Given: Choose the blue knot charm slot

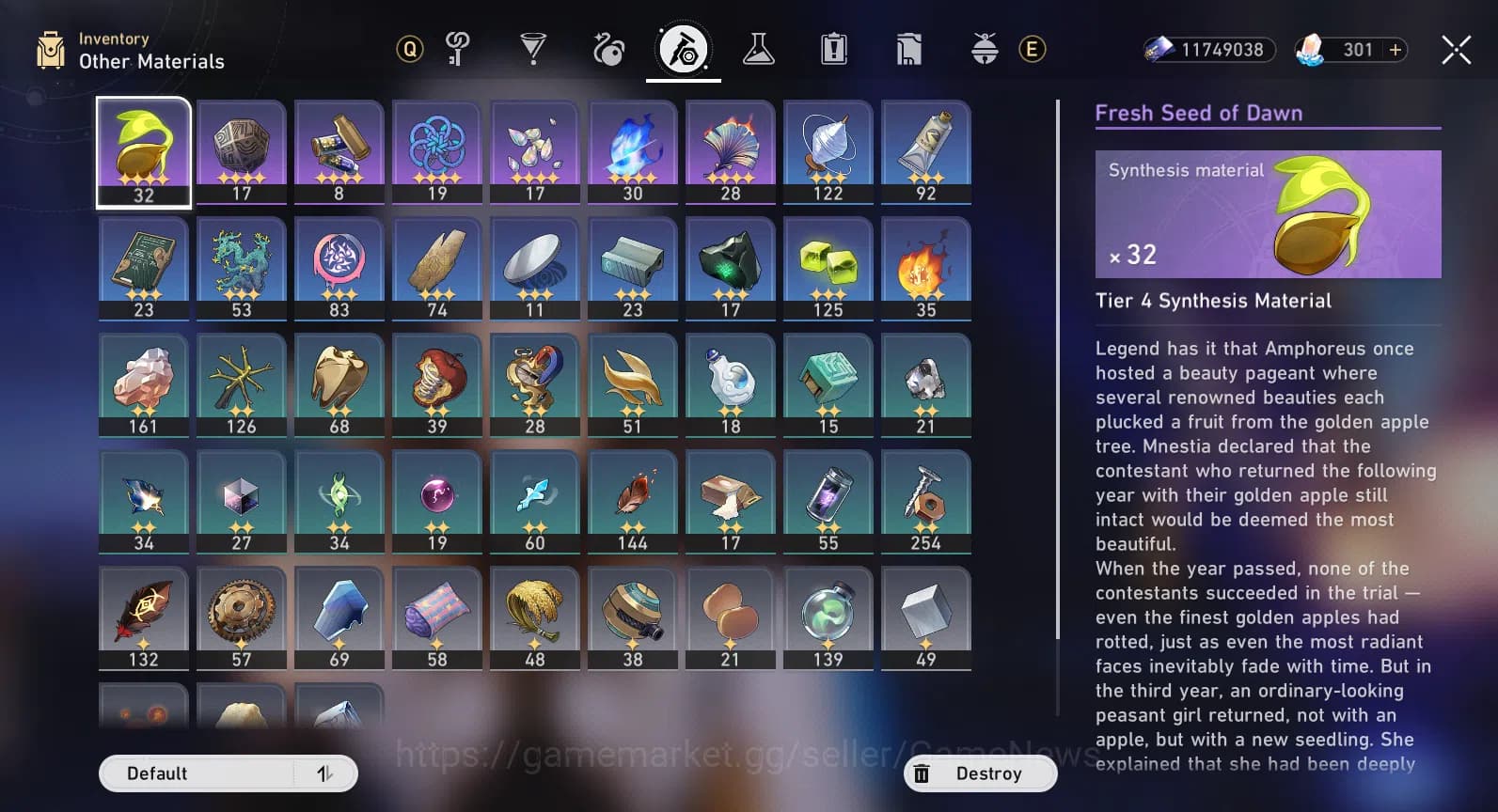Looking at the screenshot, I should pyautogui.click(x=437, y=151).
